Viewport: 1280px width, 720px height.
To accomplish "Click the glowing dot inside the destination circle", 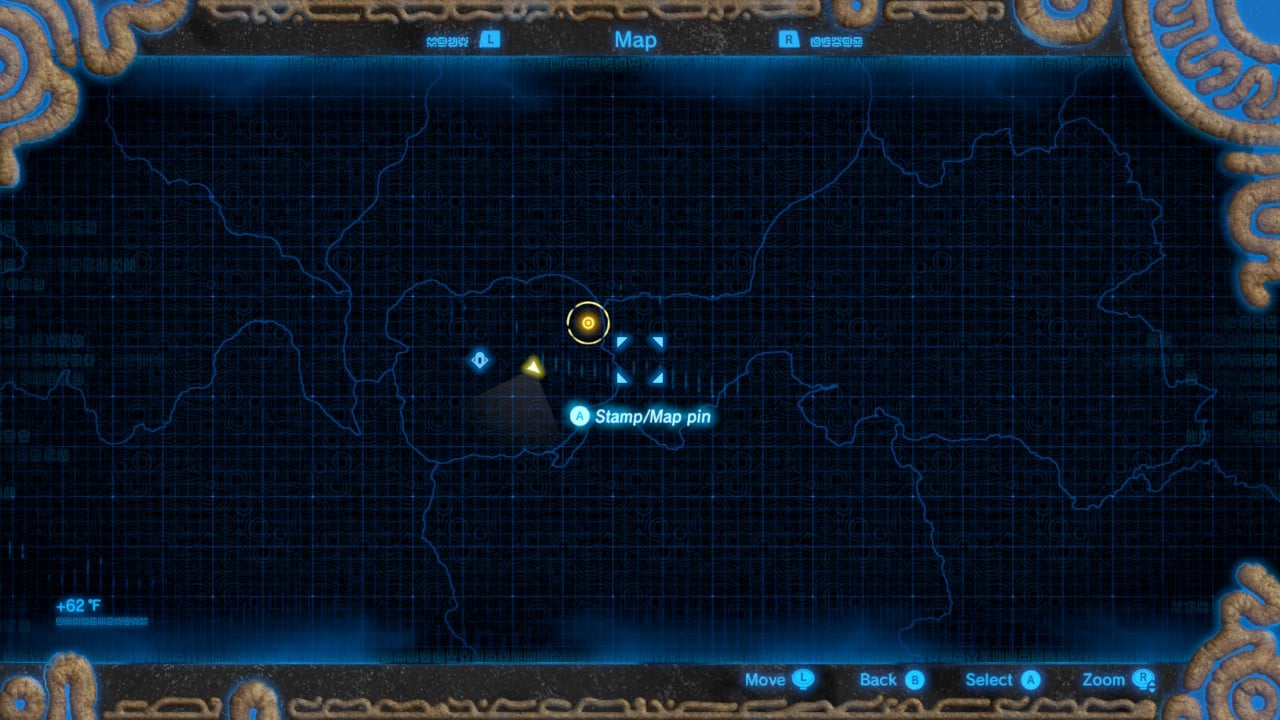I will pyautogui.click(x=588, y=322).
